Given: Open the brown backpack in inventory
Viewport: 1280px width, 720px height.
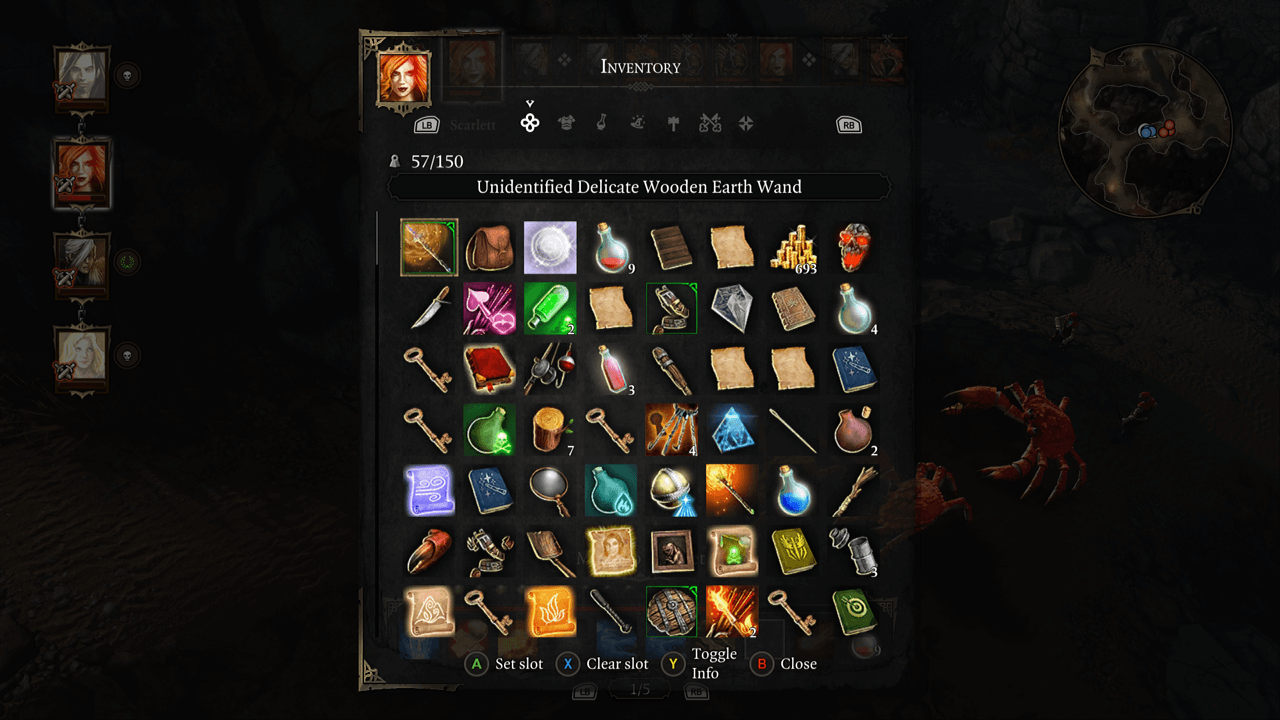Looking at the screenshot, I should pos(489,247).
